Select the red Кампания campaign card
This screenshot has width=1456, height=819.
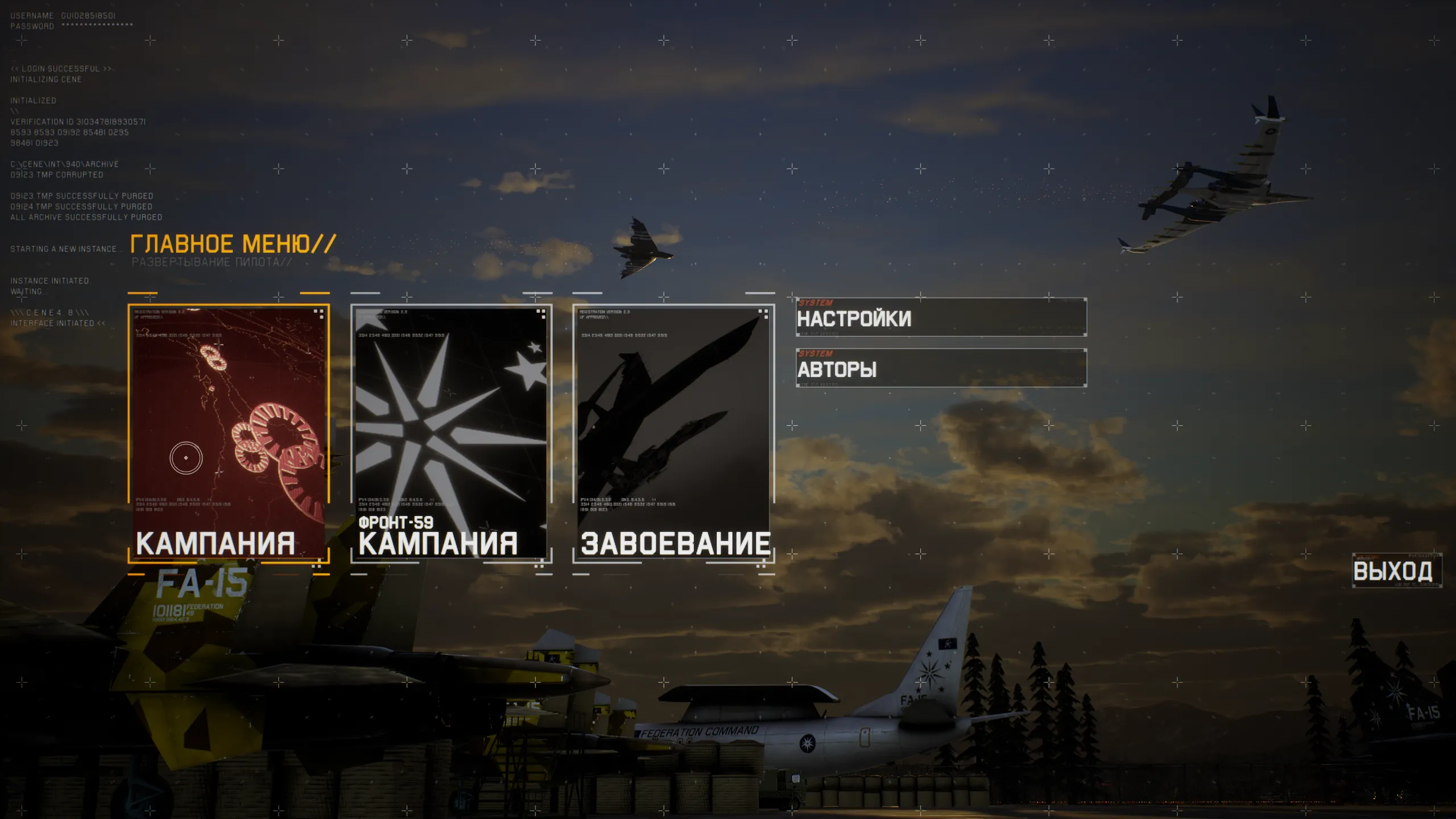(229, 433)
